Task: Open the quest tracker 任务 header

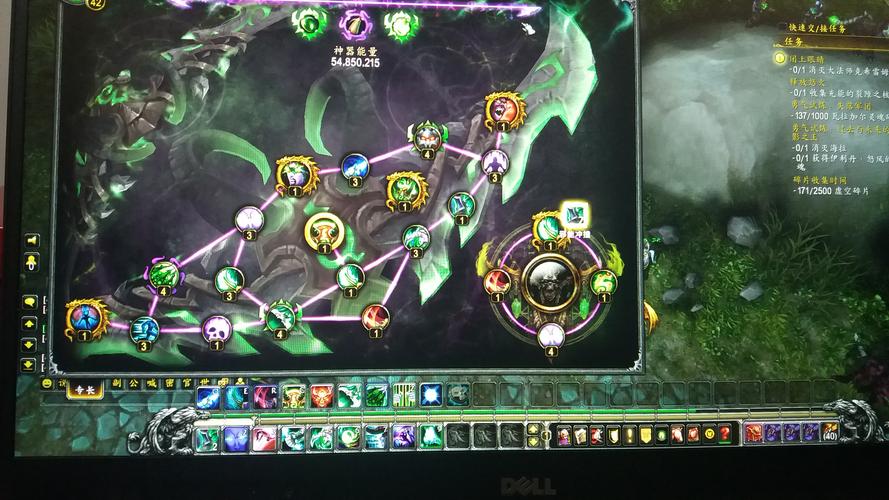Action: pos(791,44)
